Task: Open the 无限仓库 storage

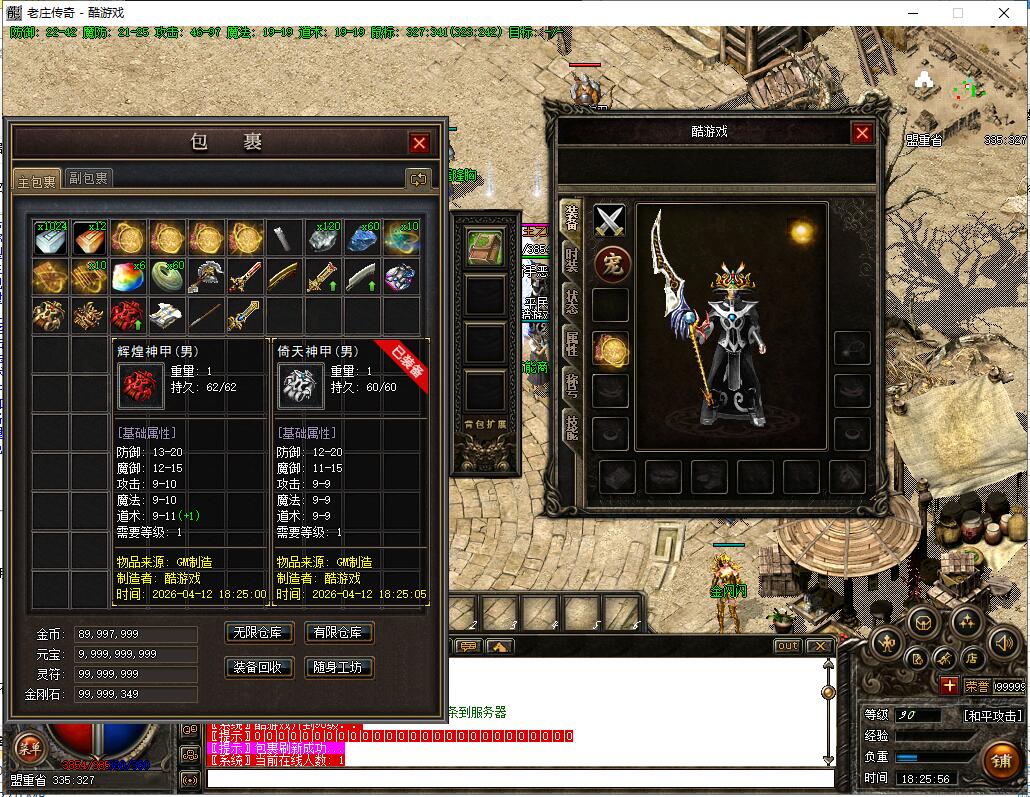Action: click(x=260, y=632)
